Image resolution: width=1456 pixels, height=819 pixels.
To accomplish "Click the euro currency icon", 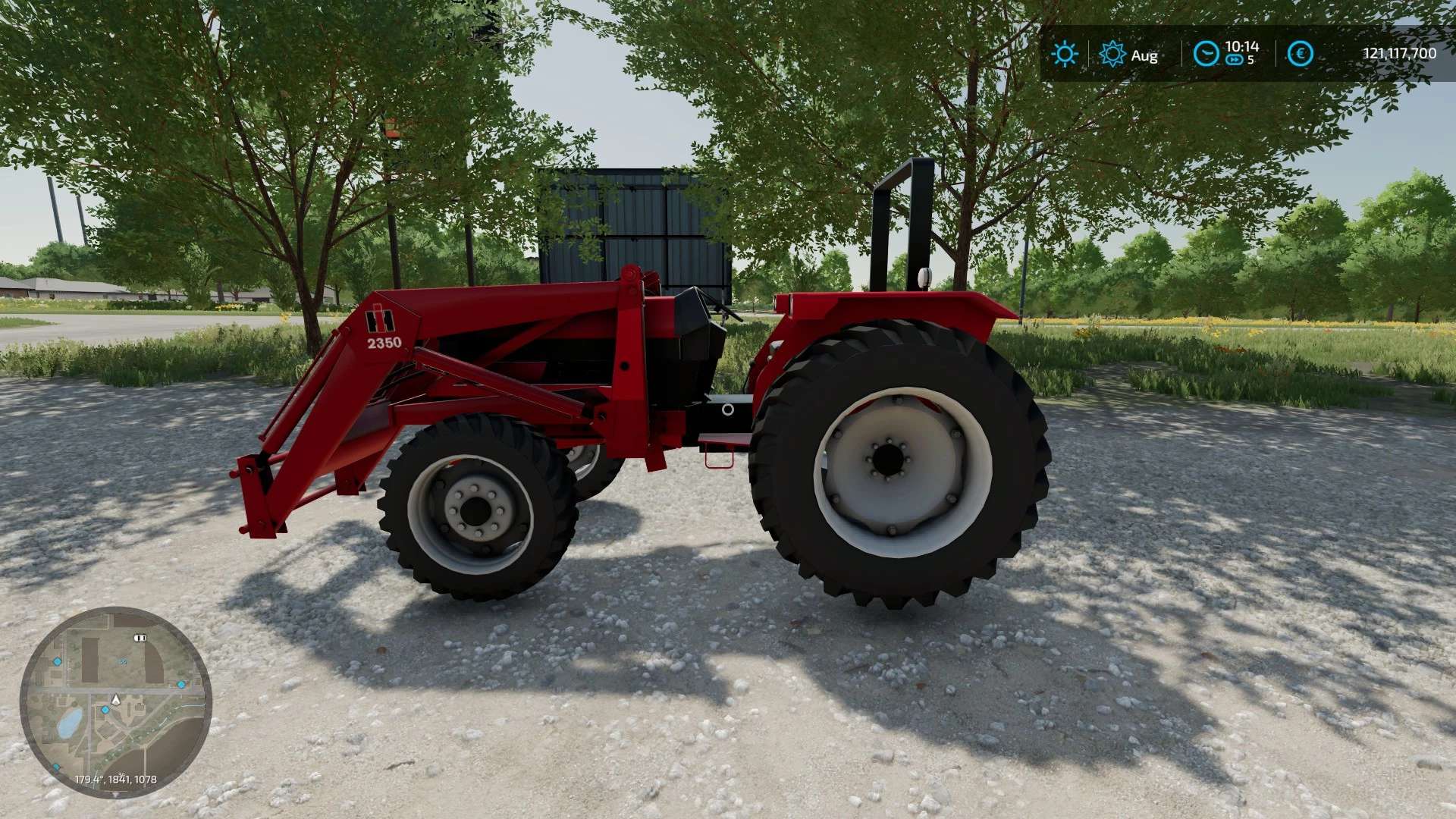I will click(x=1301, y=54).
